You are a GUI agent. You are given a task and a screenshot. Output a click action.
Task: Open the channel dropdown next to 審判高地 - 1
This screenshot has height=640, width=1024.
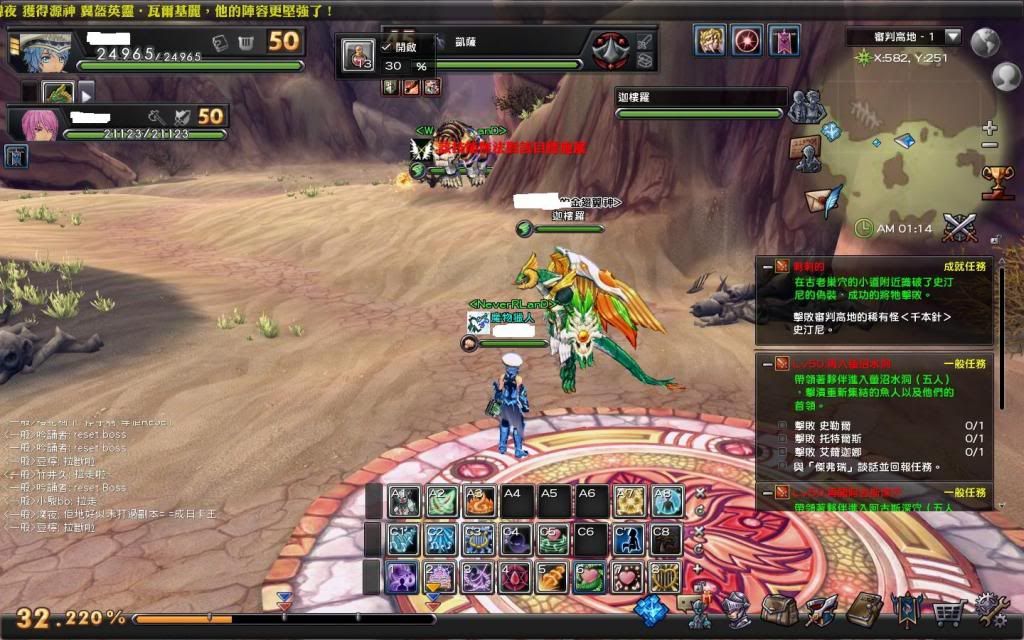[952, 37]
